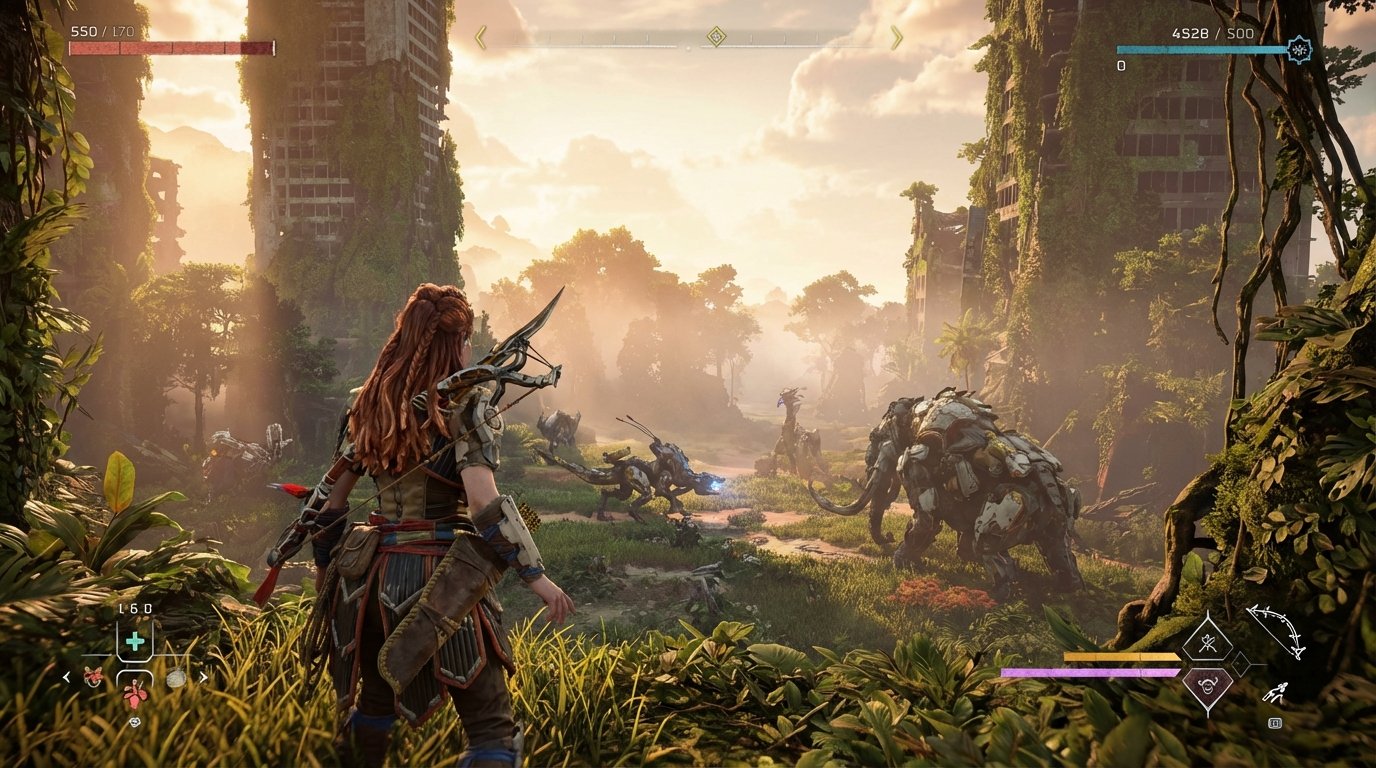The width and height of the screenshot is (1376, 768).
Task: Toggle the small diamond between weapon slots
Action: pyautogui.click(x=1241, y=663)
